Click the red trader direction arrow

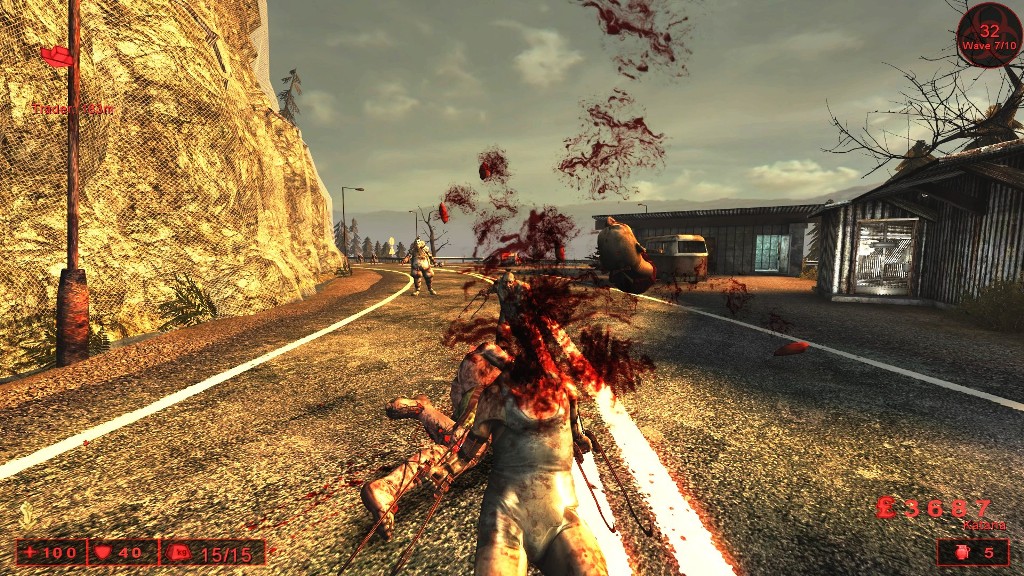click(57, 56)
